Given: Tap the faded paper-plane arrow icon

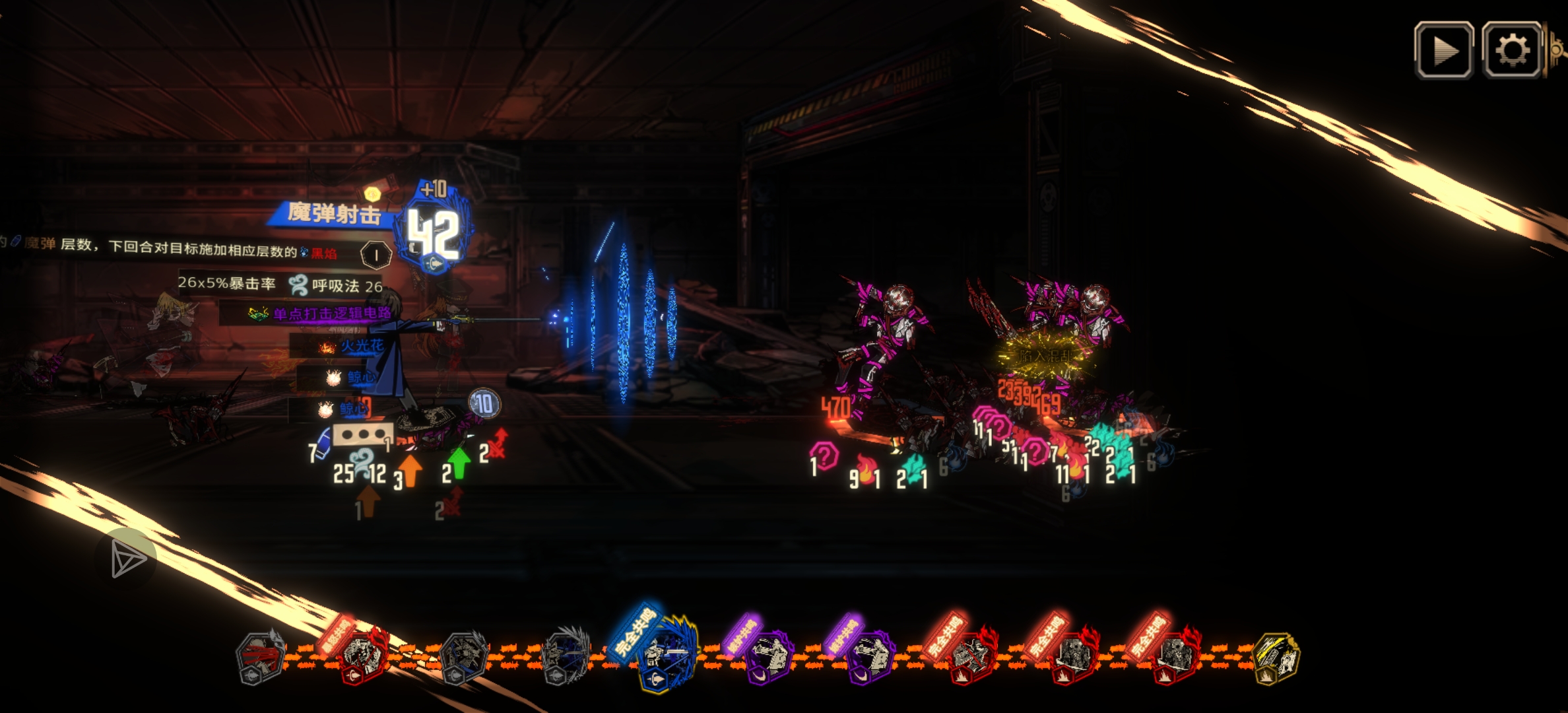Looking at the screenshot, I should click(127, 559).
